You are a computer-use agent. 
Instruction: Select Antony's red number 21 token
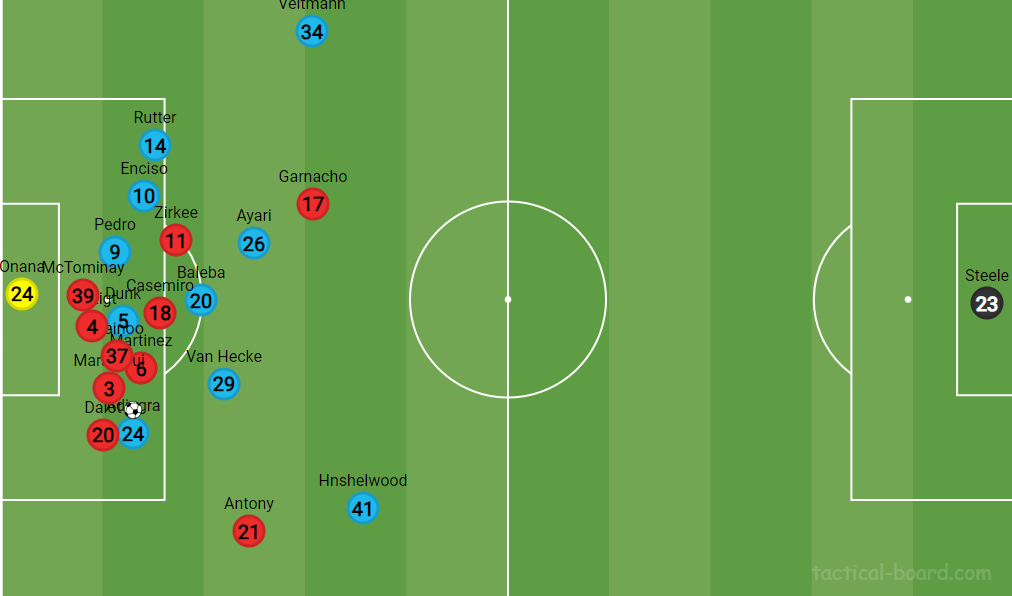pyautogui.click(x=249, y=531)
